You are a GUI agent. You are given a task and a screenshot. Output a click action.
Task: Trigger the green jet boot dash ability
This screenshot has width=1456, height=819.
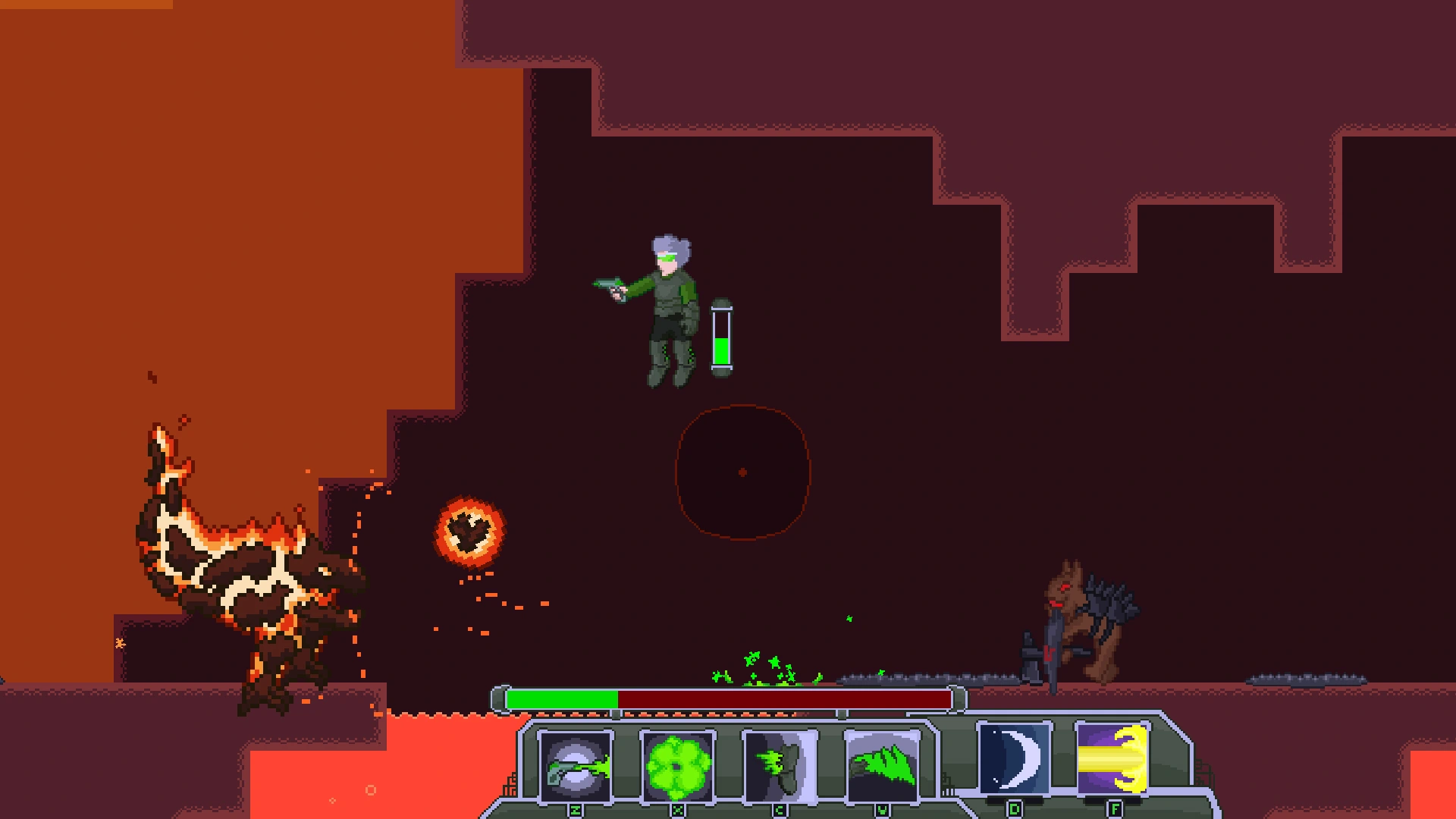[780, 766]
